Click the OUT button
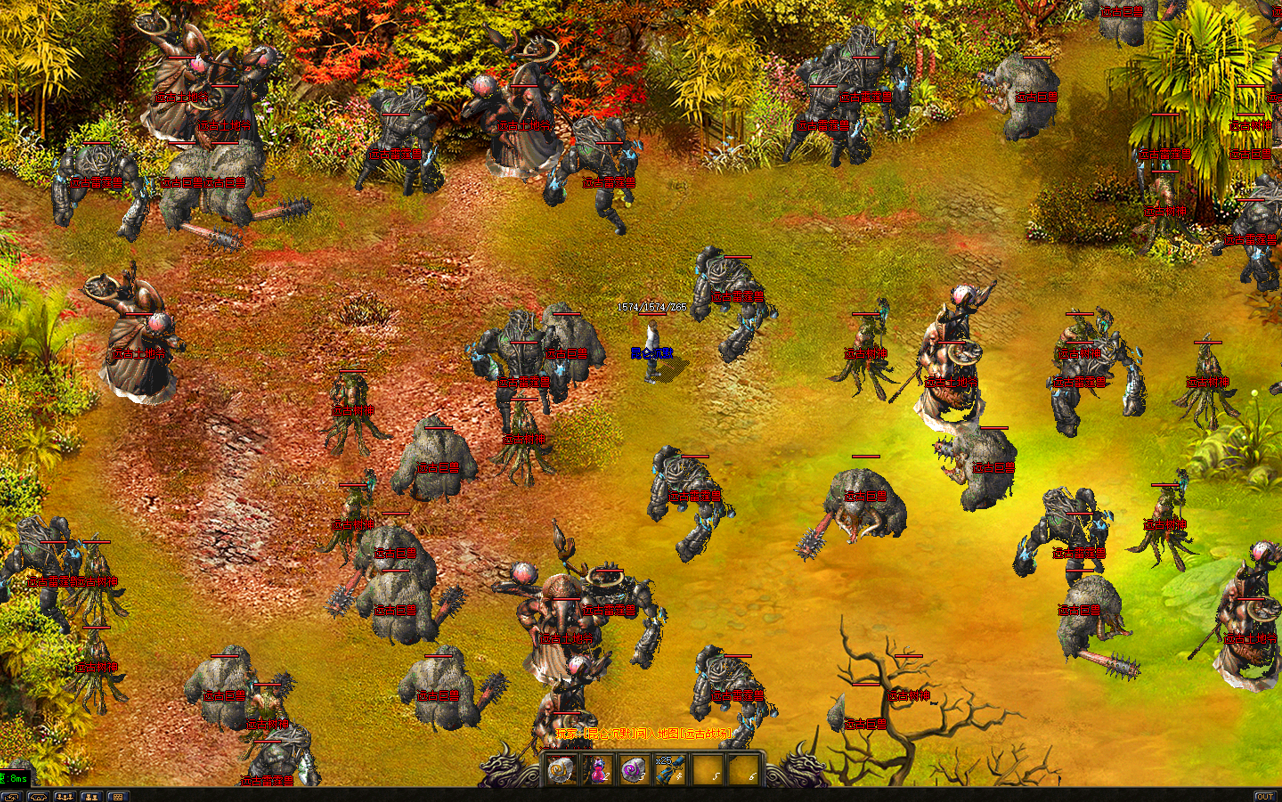 click(1265, 796)
